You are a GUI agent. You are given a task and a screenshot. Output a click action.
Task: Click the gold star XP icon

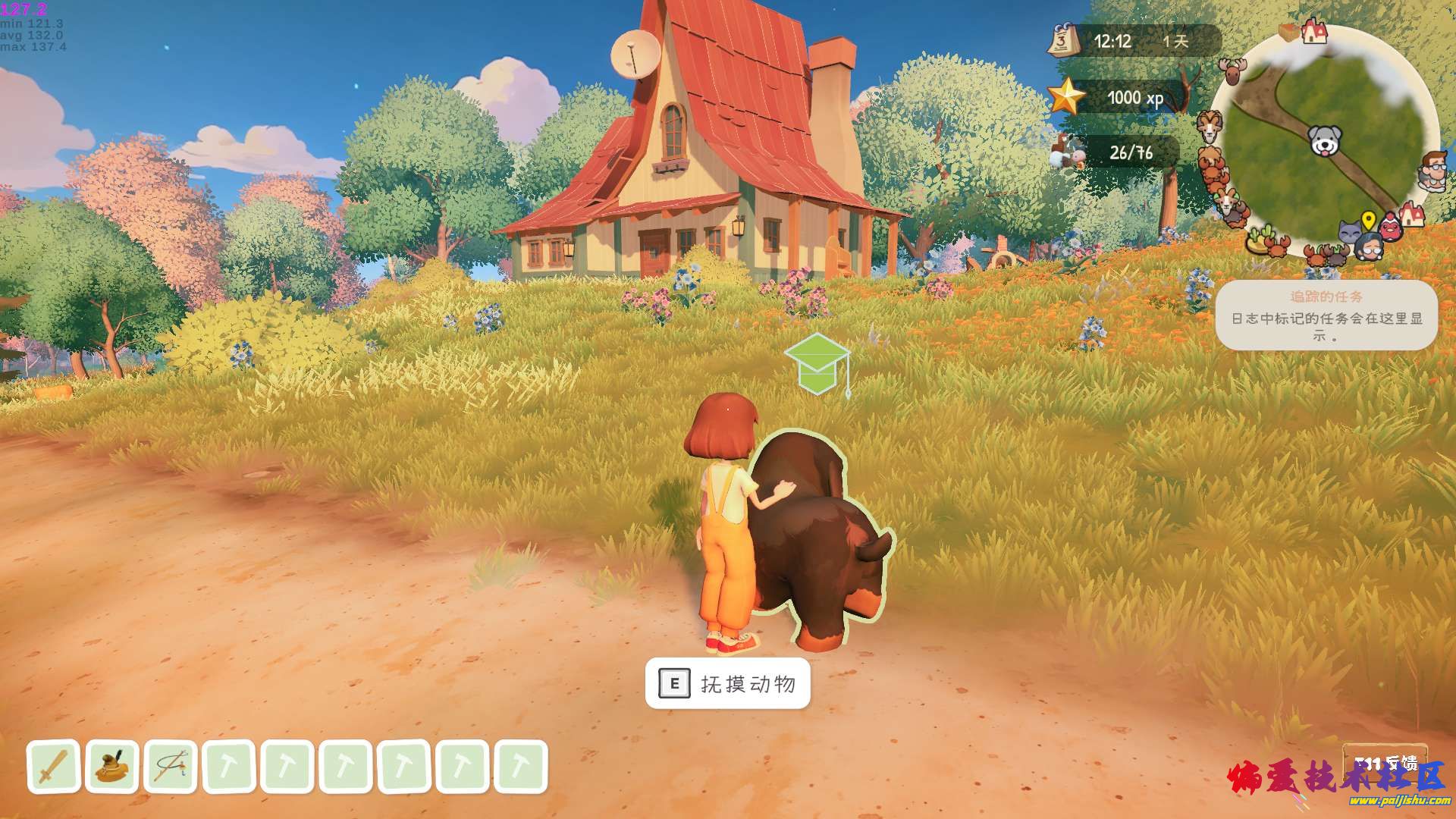(x=1066, y=97)
